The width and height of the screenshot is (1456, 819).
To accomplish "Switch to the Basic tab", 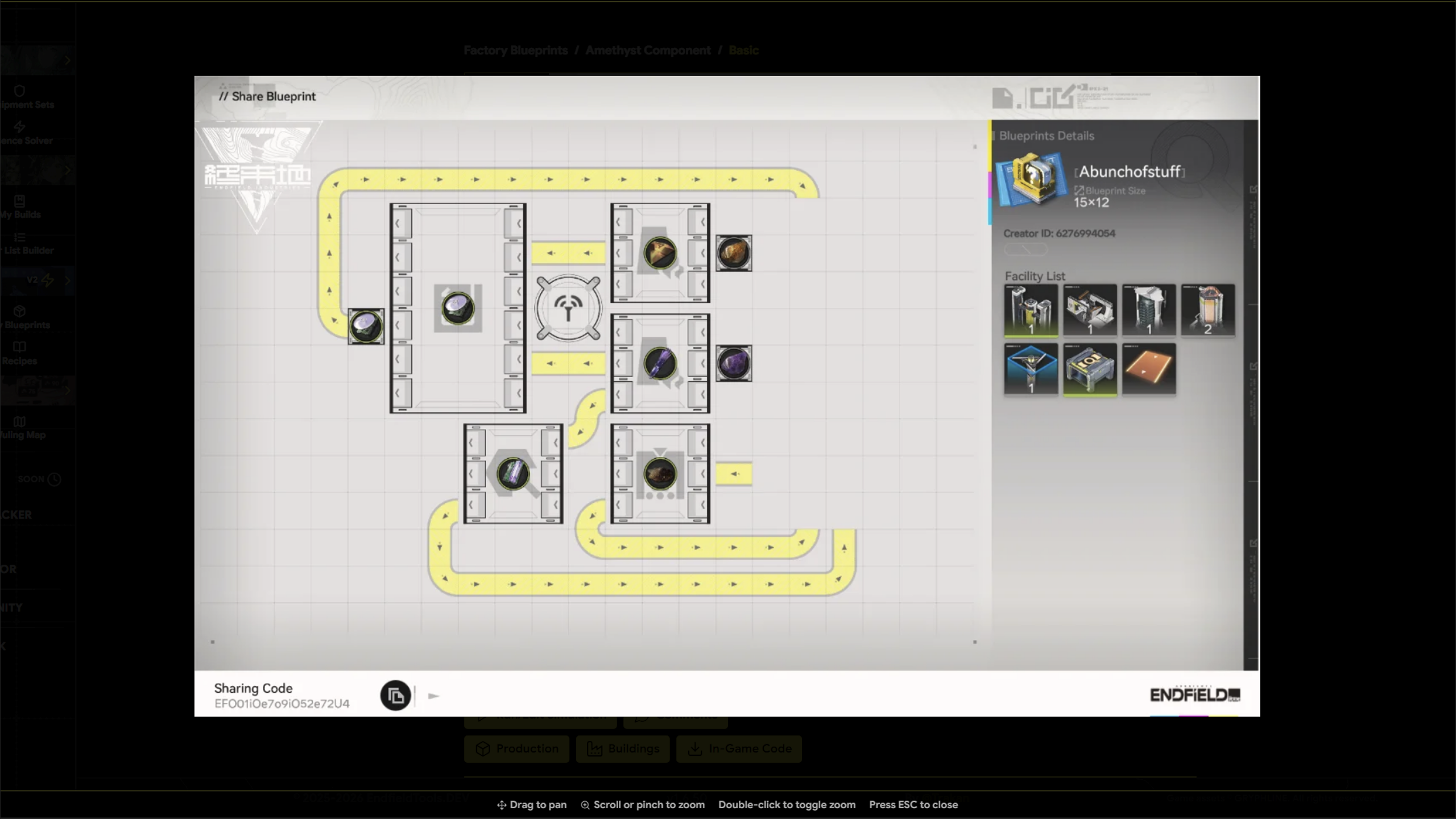I will pyautogui.click(x=744, y=50).
